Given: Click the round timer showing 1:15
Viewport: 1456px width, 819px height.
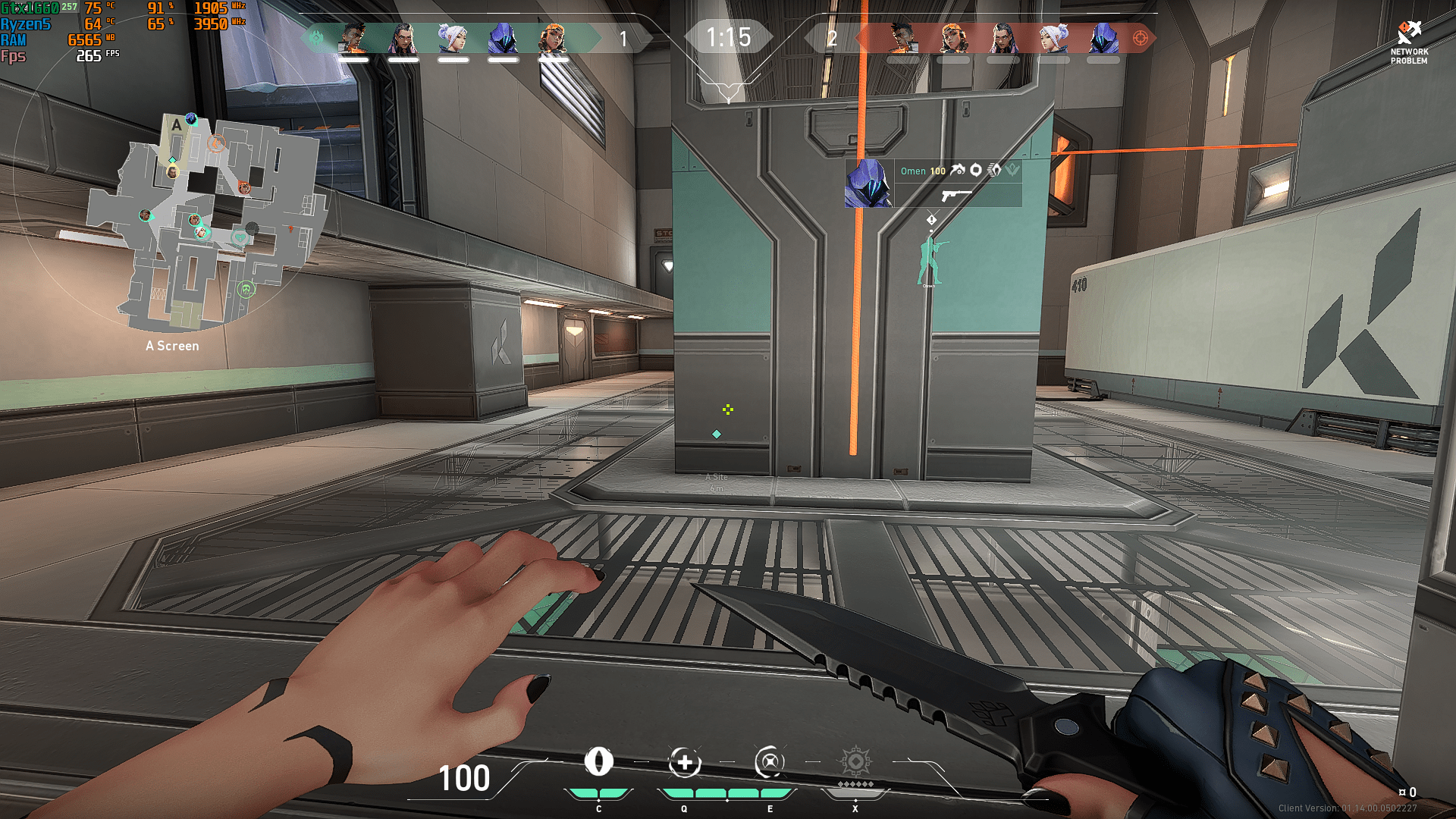Looking at the screenshot, I should click(727, 36).
